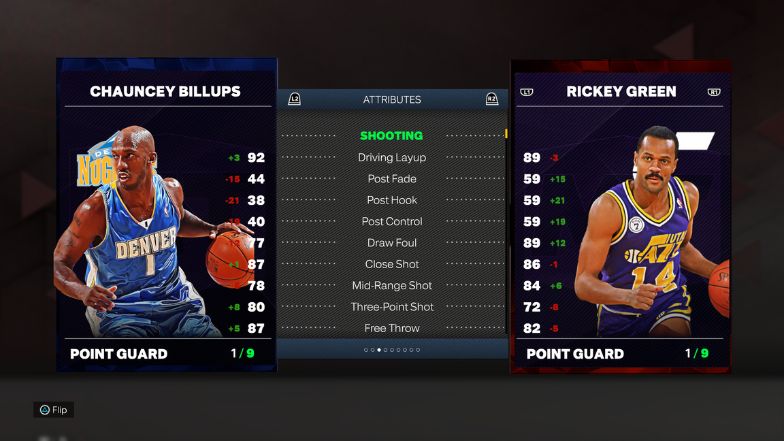Choose the Close Shot attribute row

coord(392,264)
